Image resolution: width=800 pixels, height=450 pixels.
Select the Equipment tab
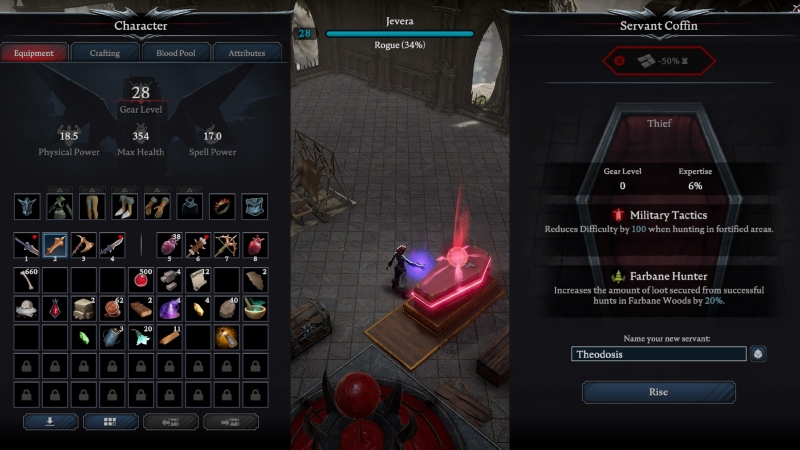pyautogui.click(x=34, y=53)
